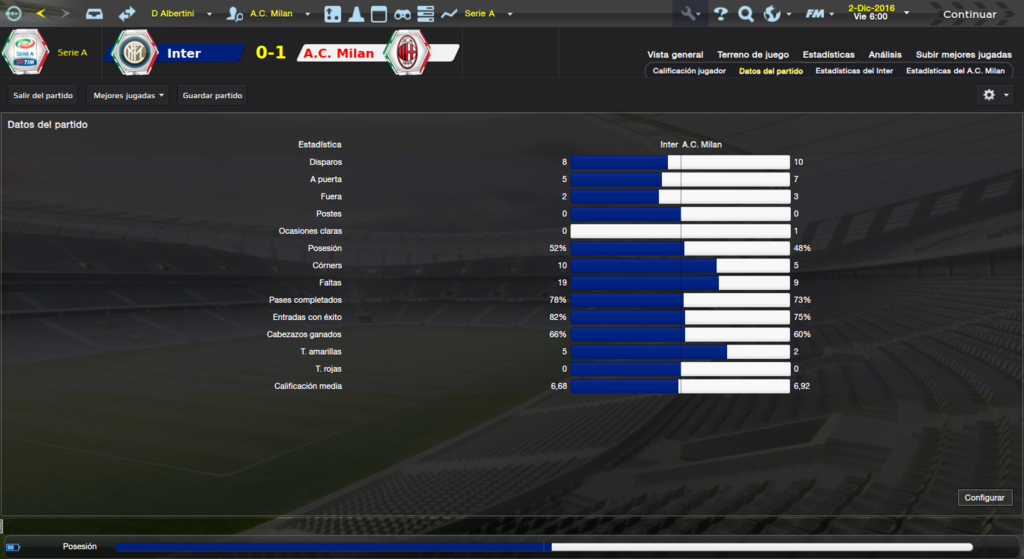Open the question mark help icon

[x=720, y=14]
